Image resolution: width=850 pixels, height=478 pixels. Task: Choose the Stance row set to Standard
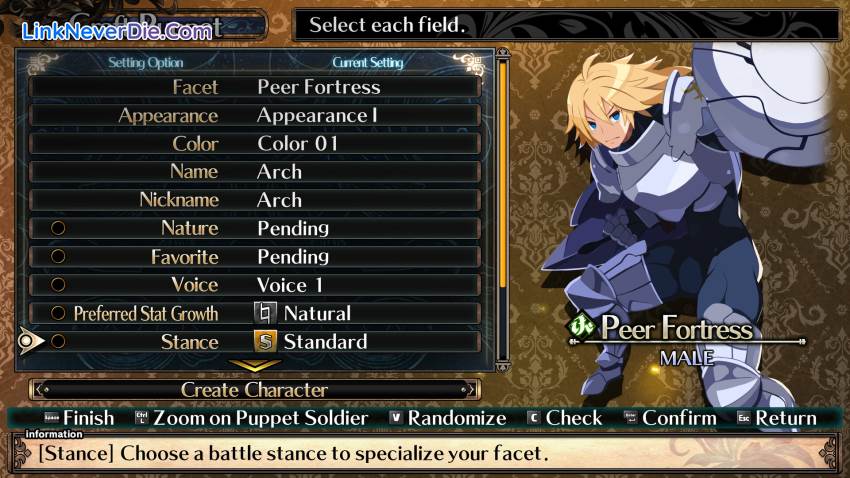(255, 342)
